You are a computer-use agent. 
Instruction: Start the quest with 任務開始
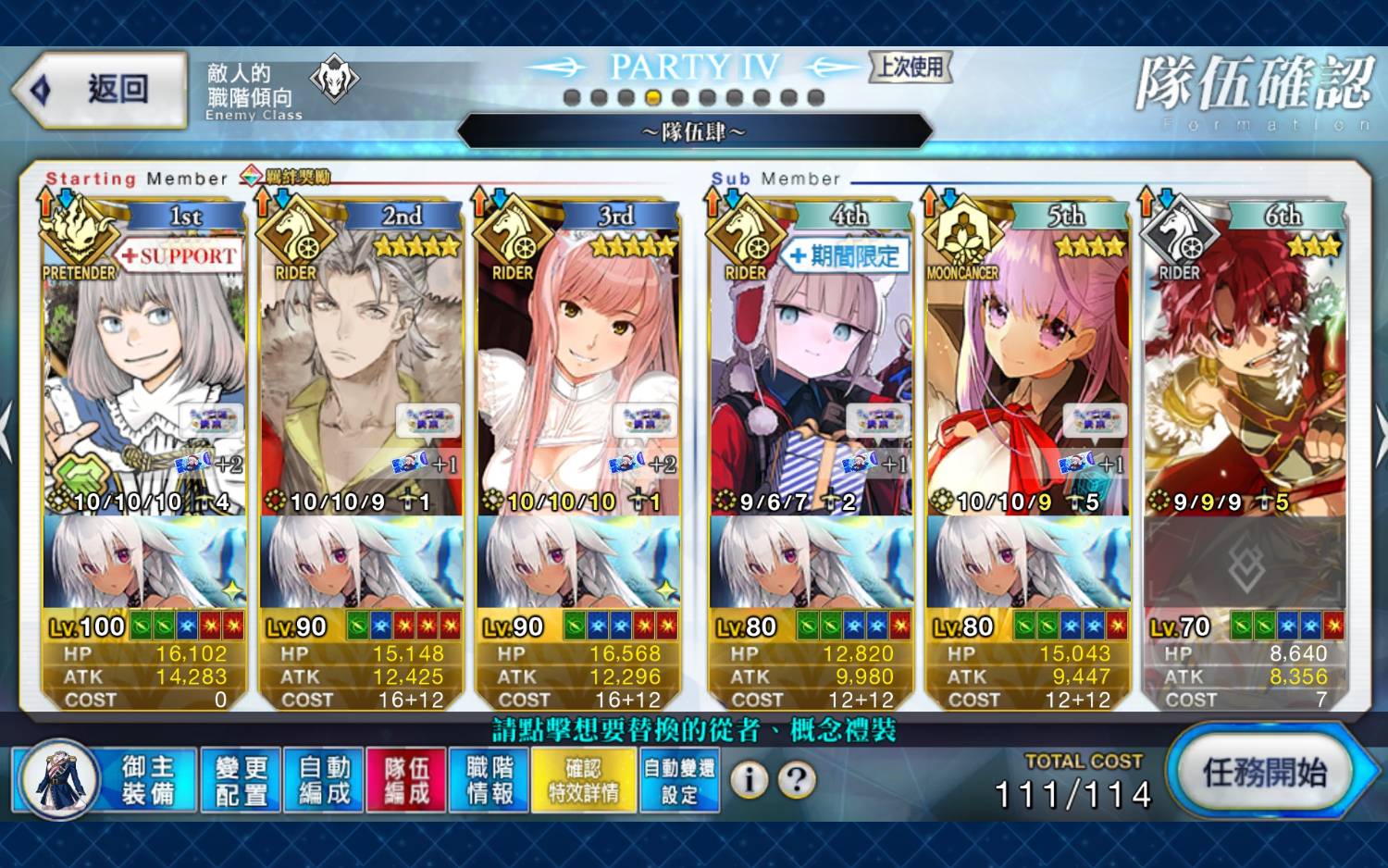click(1264, 773)
